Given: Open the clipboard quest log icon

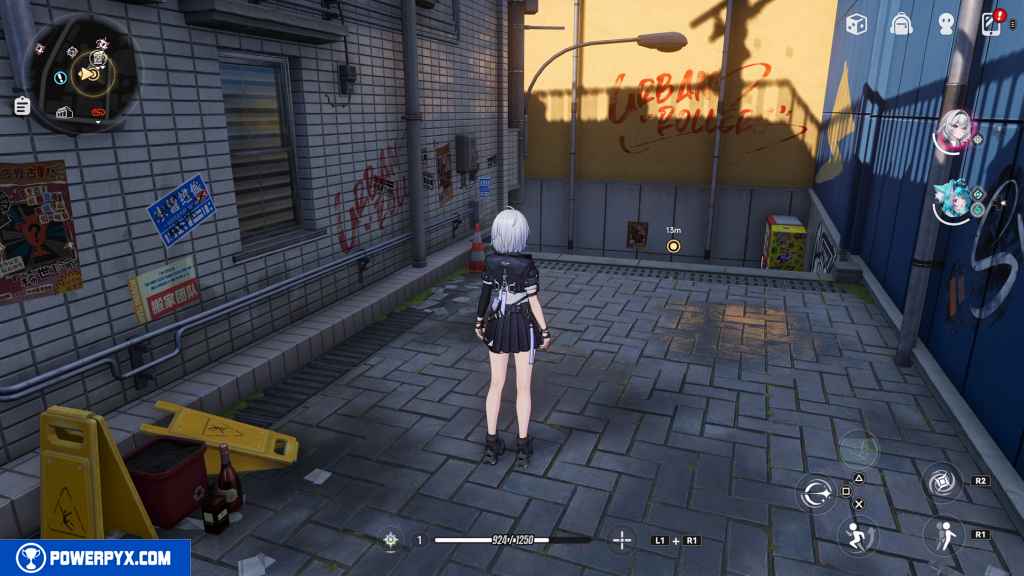Looking at the screenshot, I should click(x=22, y=104).
